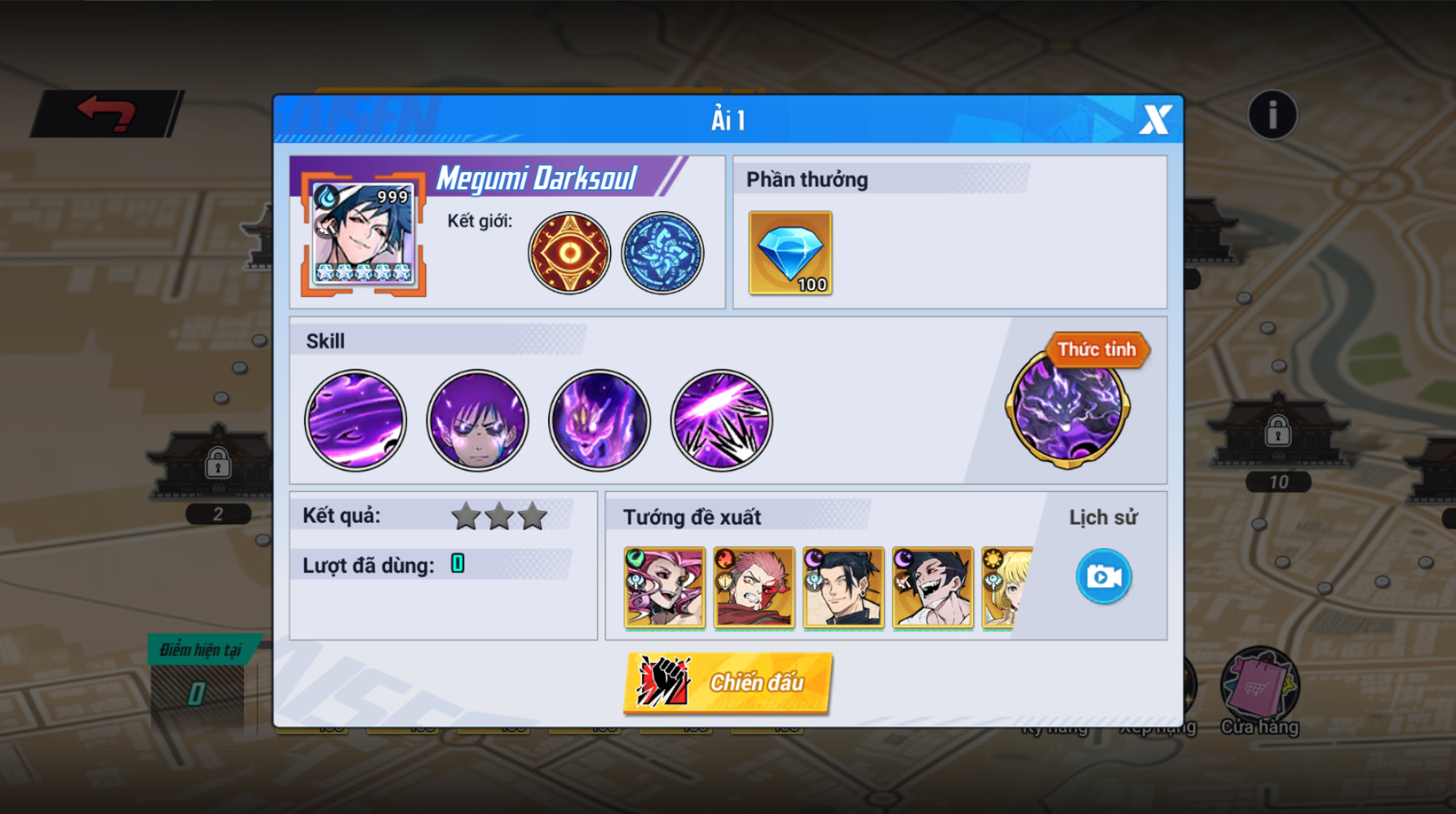Screen dimensions: 1456x814
Task: Select the black-haired bun hero
Action: 843,587
